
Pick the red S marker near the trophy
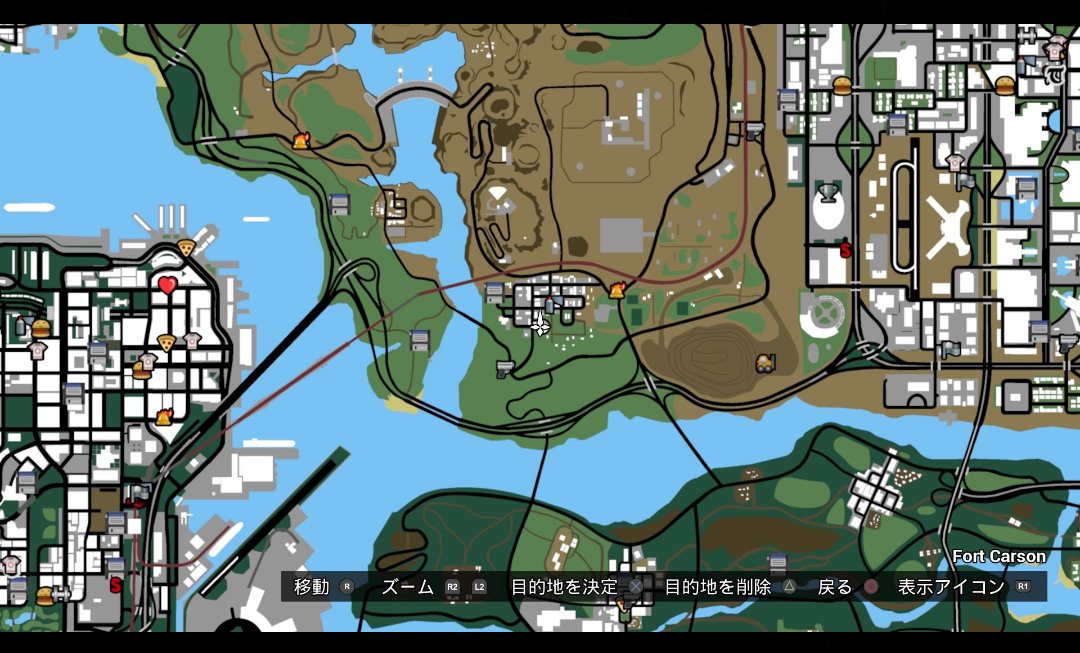(846, 250)
